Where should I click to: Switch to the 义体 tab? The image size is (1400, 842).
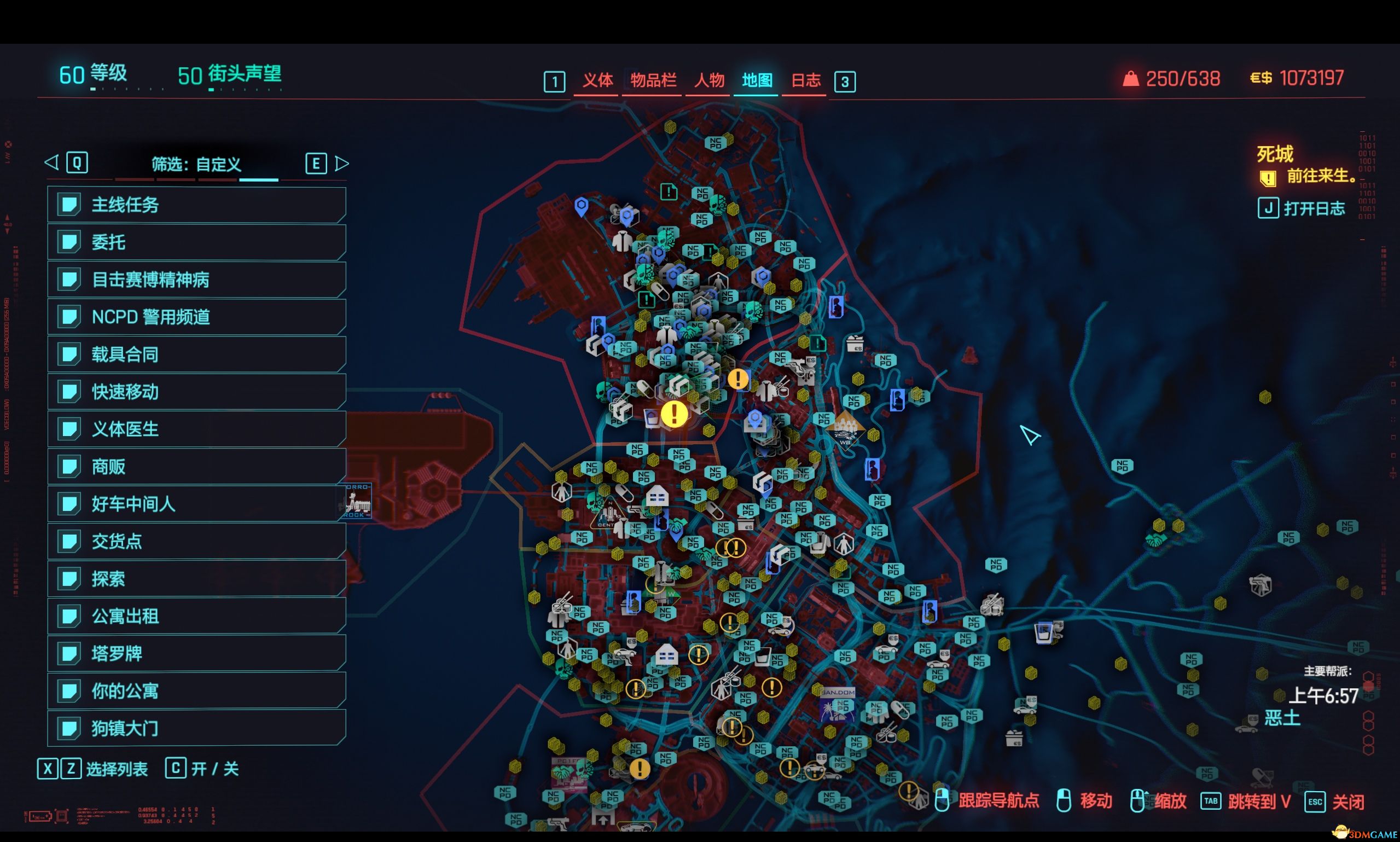coord(597,80)
